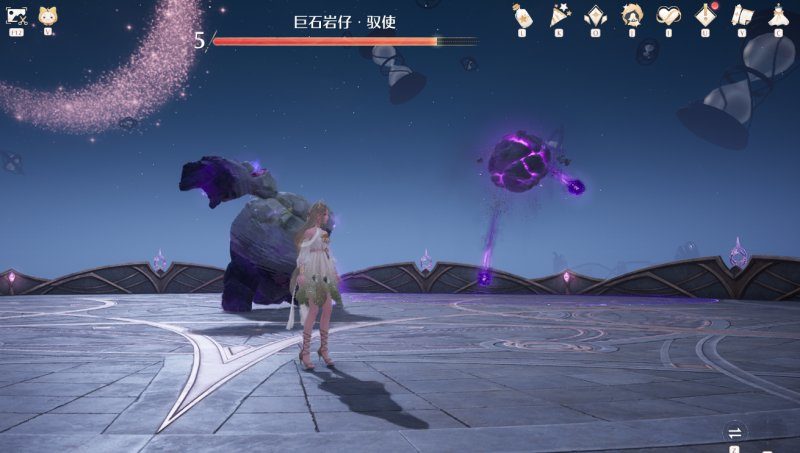Open the paper scroll icon

point(742,16)
